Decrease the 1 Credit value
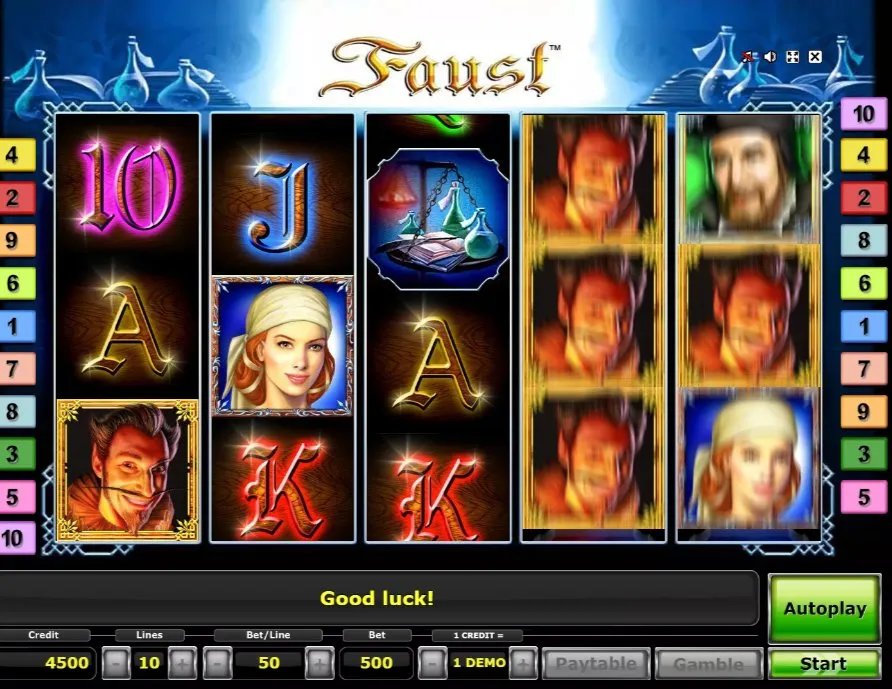This screenshot has height=689, width=892. click(x=432, y=663)
